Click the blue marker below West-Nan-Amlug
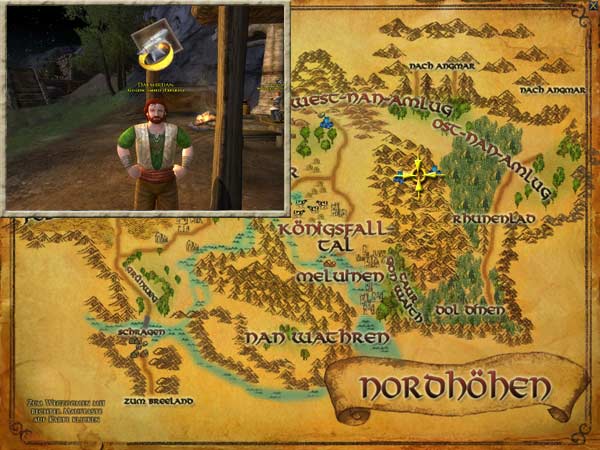Viewport: 600px width, 450px height. (x=326, y=122)
